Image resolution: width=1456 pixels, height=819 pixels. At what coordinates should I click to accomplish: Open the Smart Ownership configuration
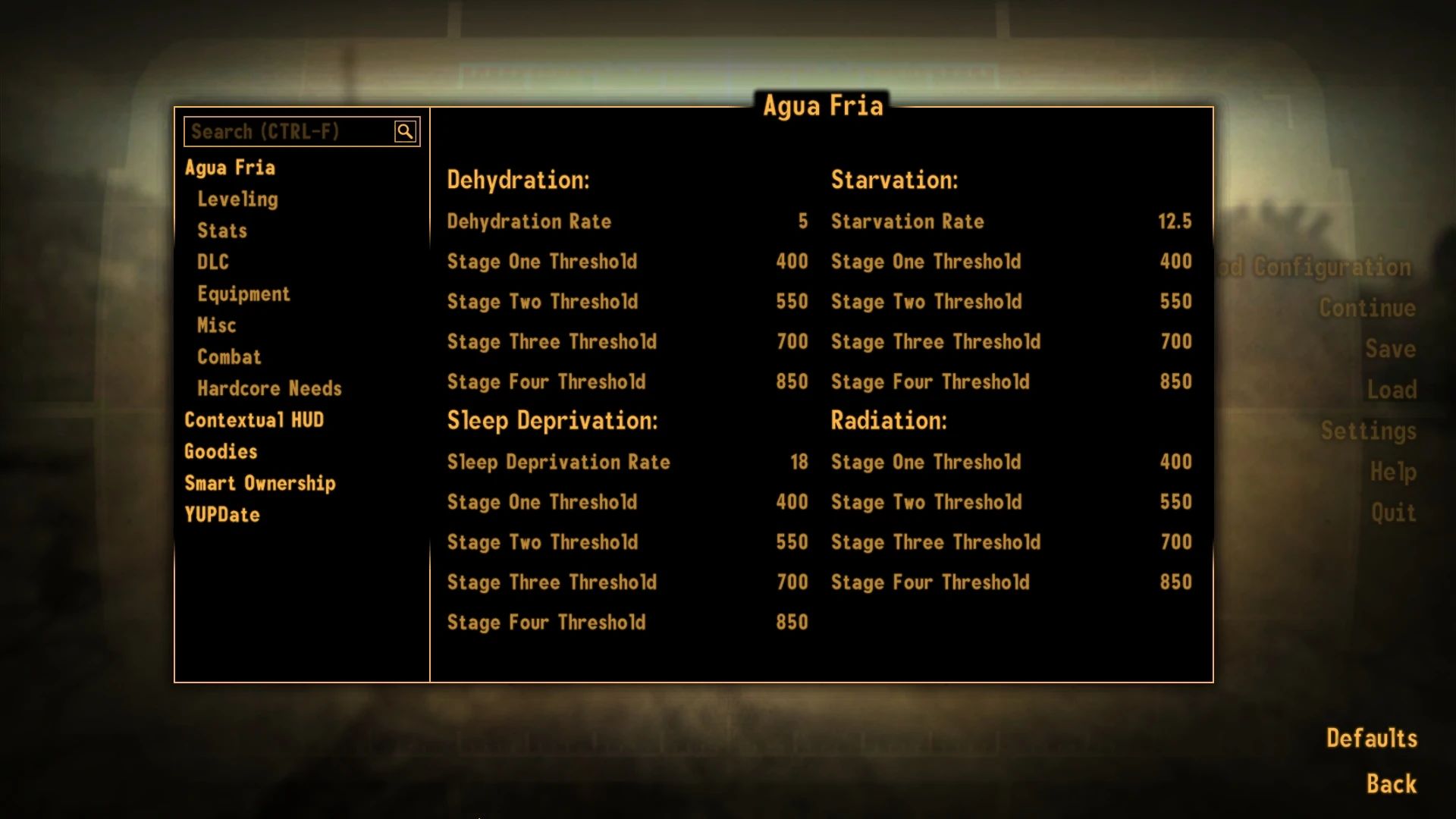tap(260, 483)
